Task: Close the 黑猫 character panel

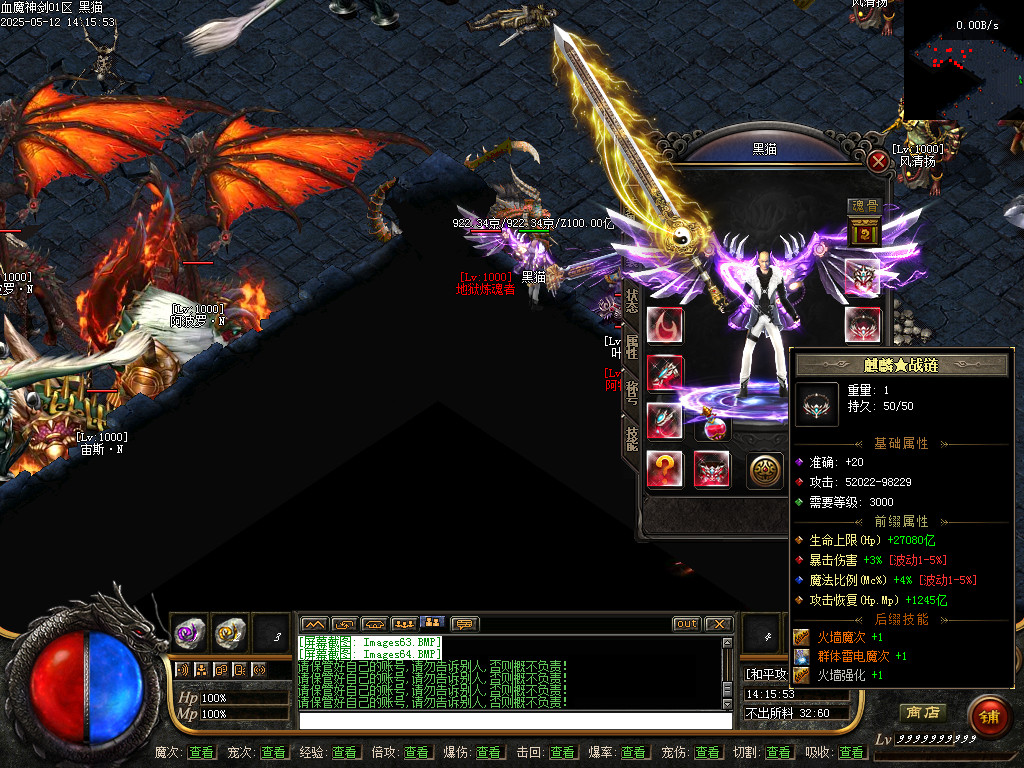Action: tap(878, 161)
